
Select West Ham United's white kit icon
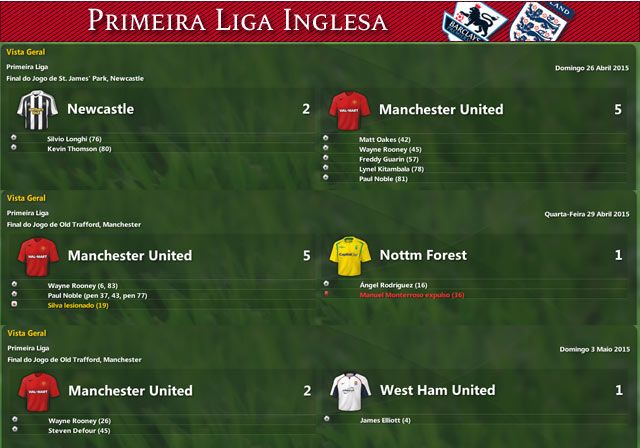[350, 390]
